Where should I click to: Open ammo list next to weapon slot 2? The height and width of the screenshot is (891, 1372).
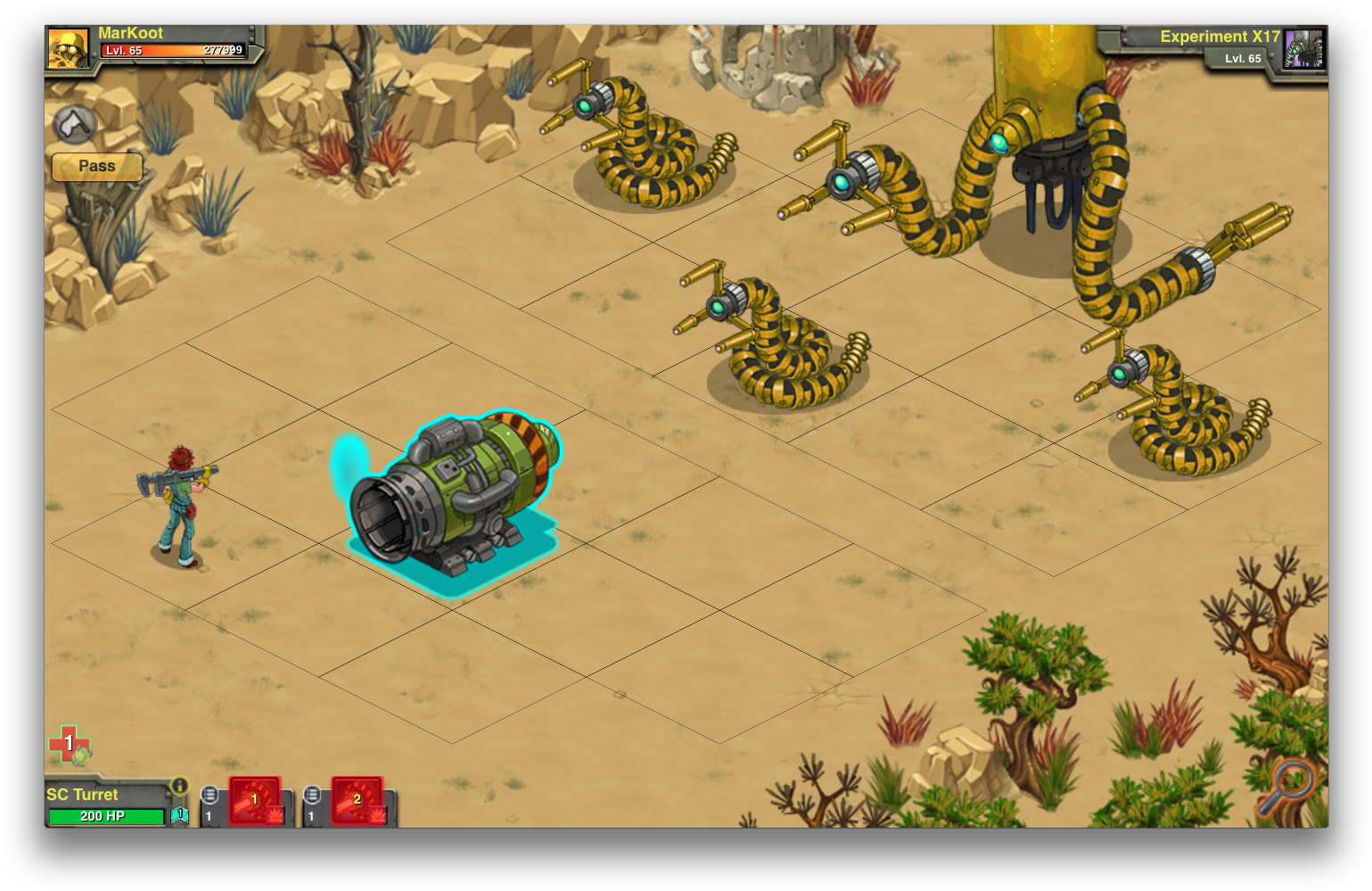[x=312, y=795]
